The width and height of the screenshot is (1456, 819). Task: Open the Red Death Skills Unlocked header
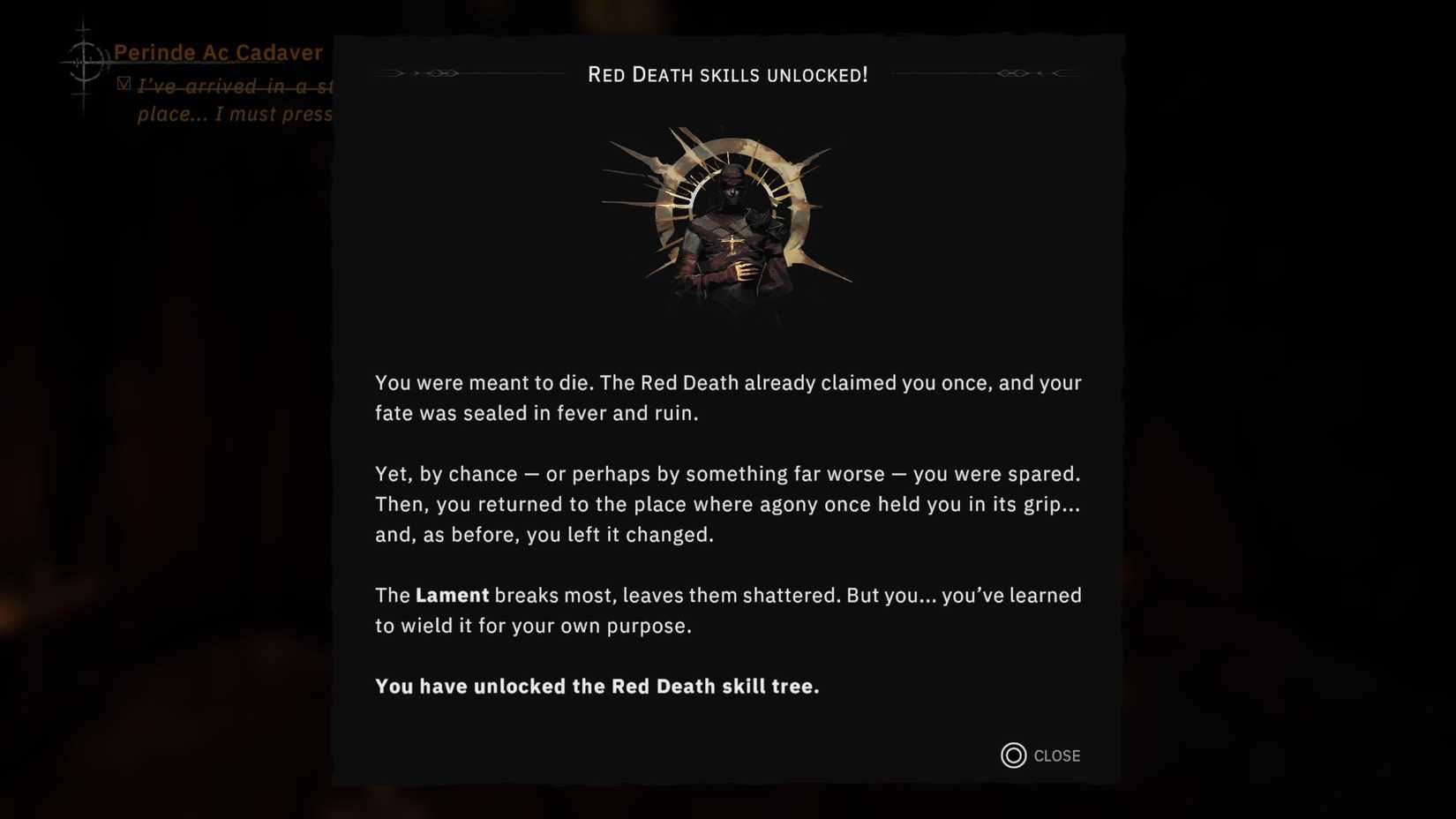pyautogui.click(x=728, y=74)
